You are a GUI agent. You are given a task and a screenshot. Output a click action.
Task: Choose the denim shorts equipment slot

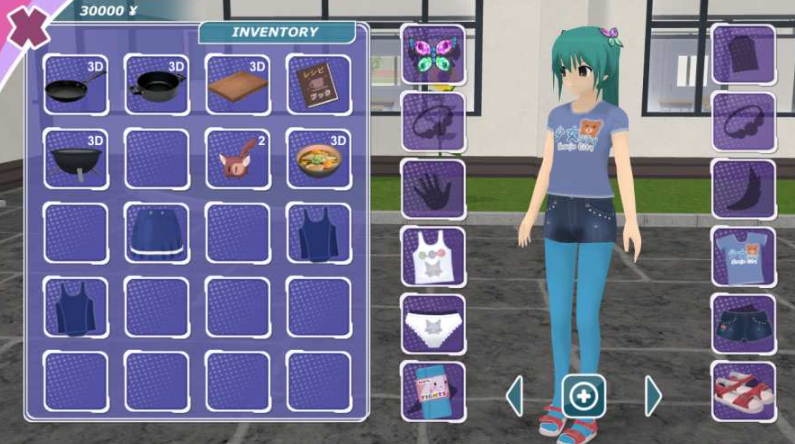point(744,324)
